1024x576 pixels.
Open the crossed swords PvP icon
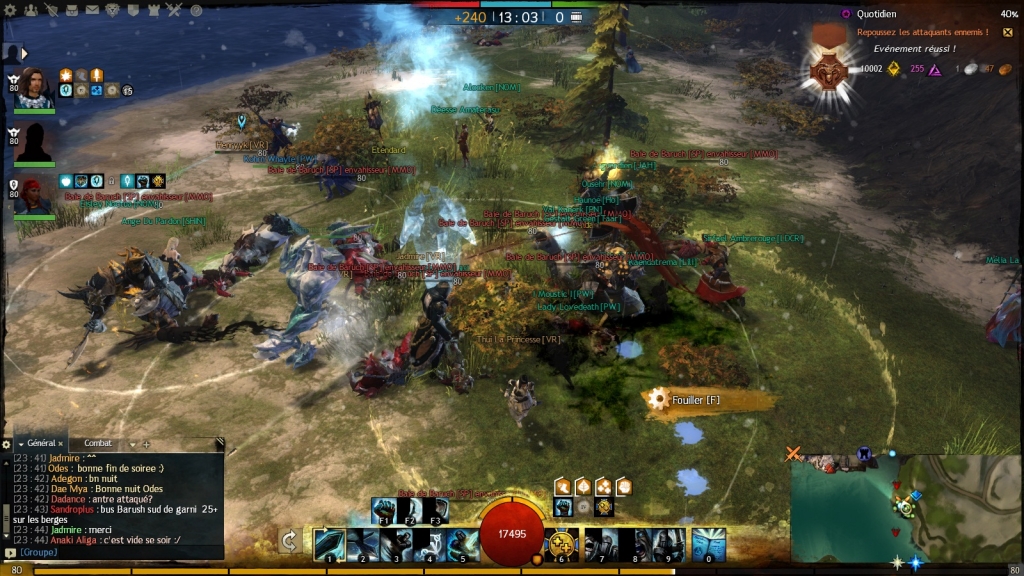click(x=173, y=10)
